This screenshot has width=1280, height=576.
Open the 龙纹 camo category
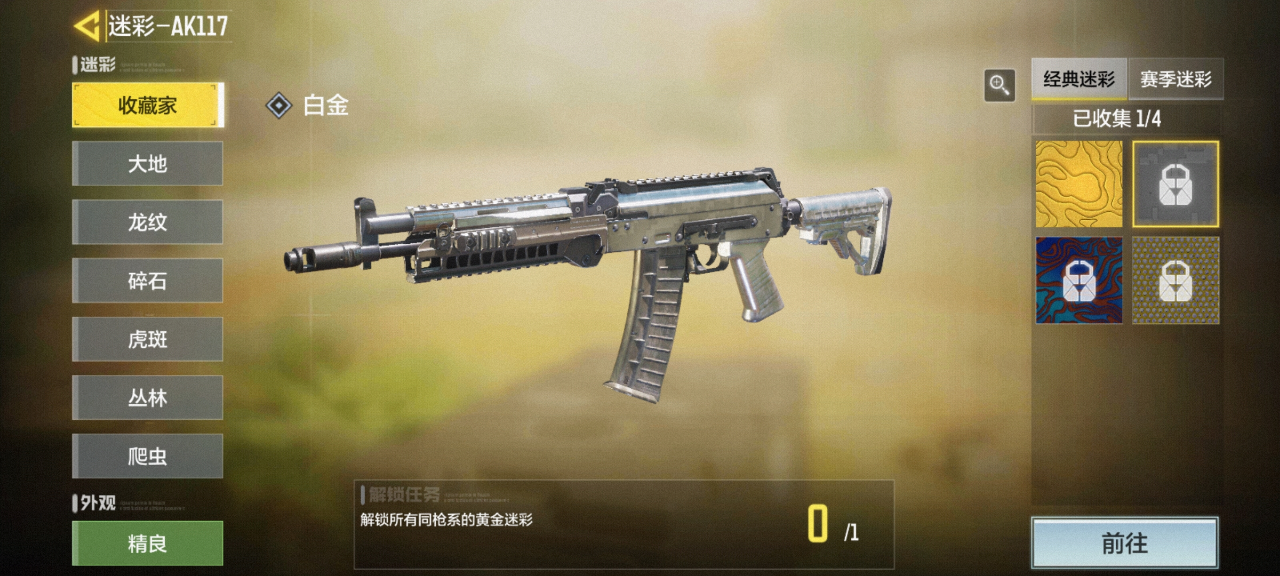pos(147,222)
